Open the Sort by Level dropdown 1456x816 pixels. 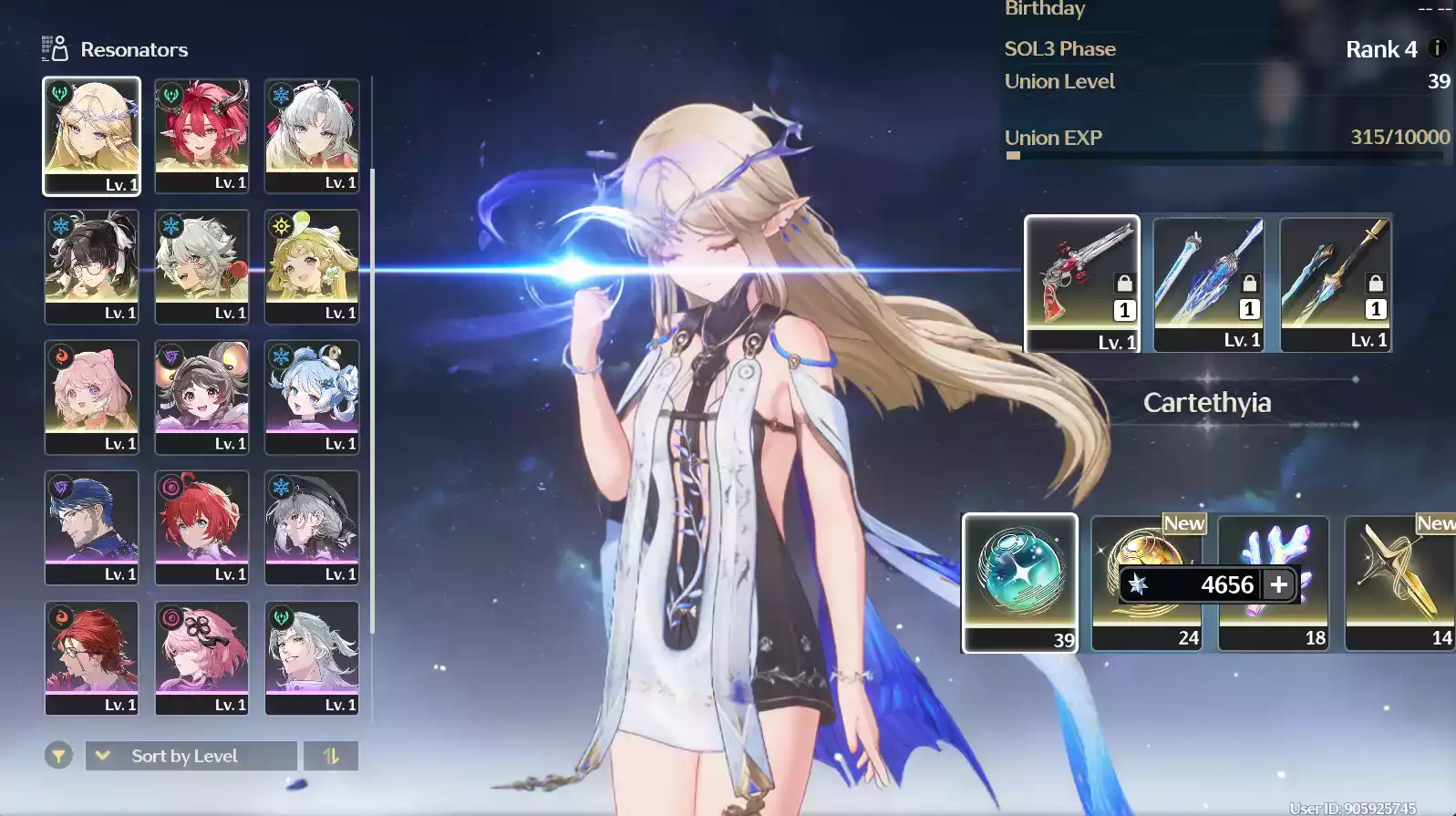191,756
